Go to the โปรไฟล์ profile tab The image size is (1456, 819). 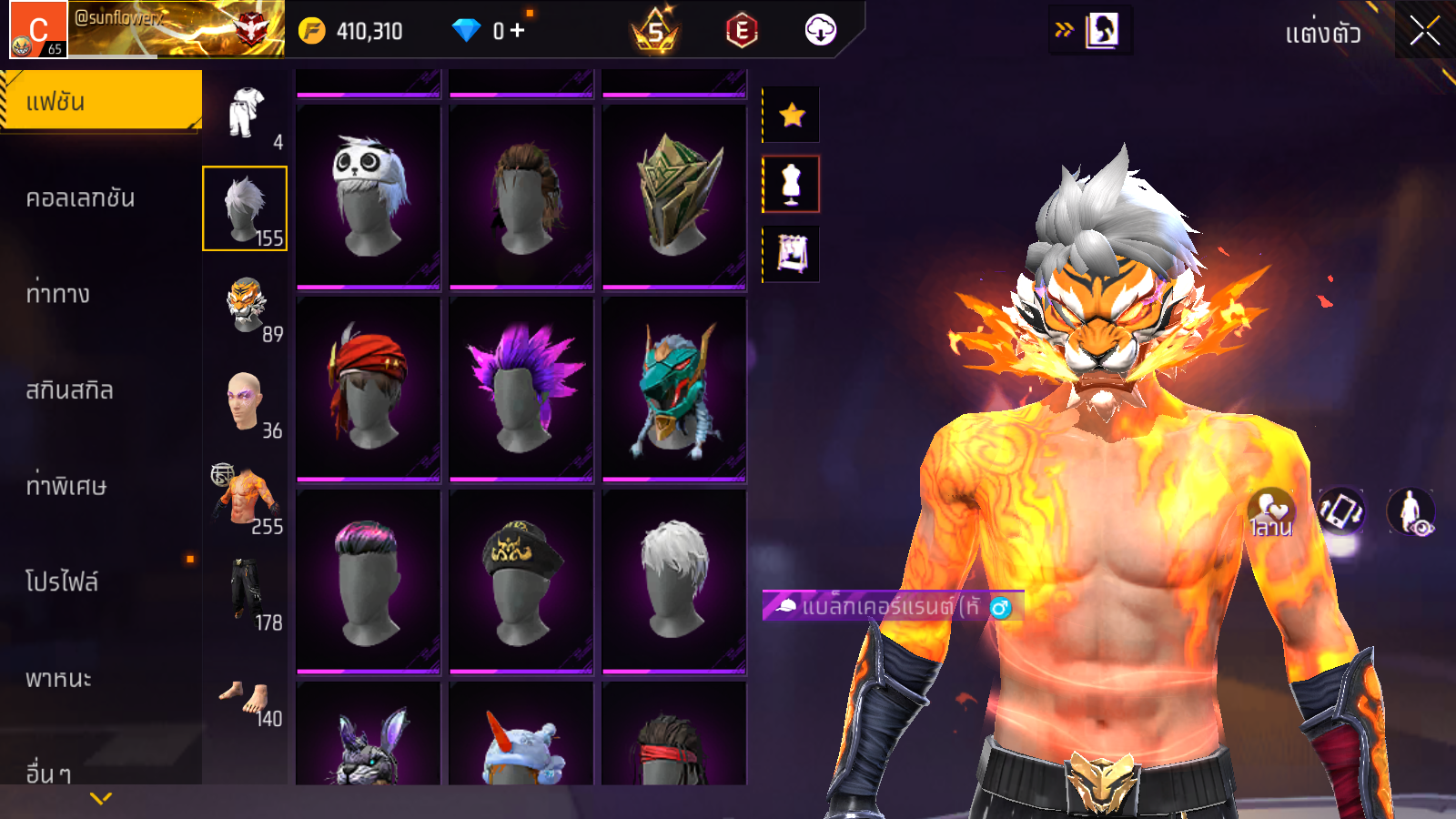pyautogui.click(x=62, y=581)
